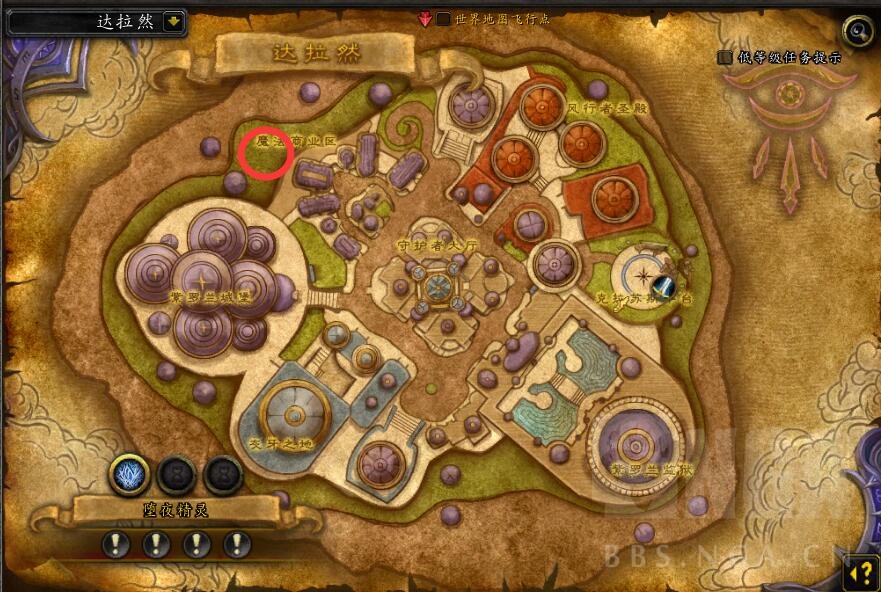Select the glowing blue 堕夜精灵 emblem icon
881x592 pixels.
(129, 474)
